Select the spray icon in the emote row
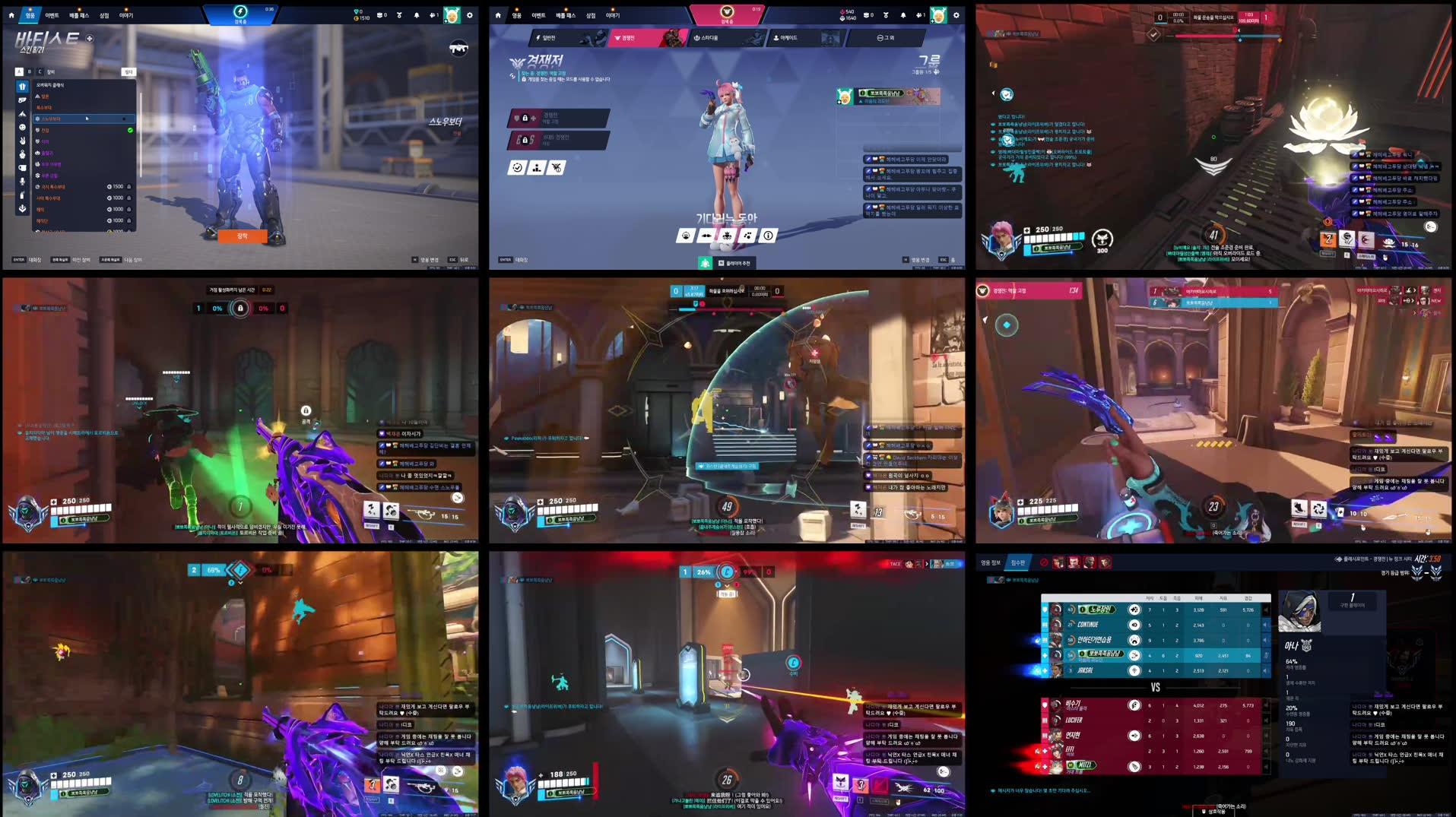This screenshot has width=1456, height=817. tap(748, 236)
